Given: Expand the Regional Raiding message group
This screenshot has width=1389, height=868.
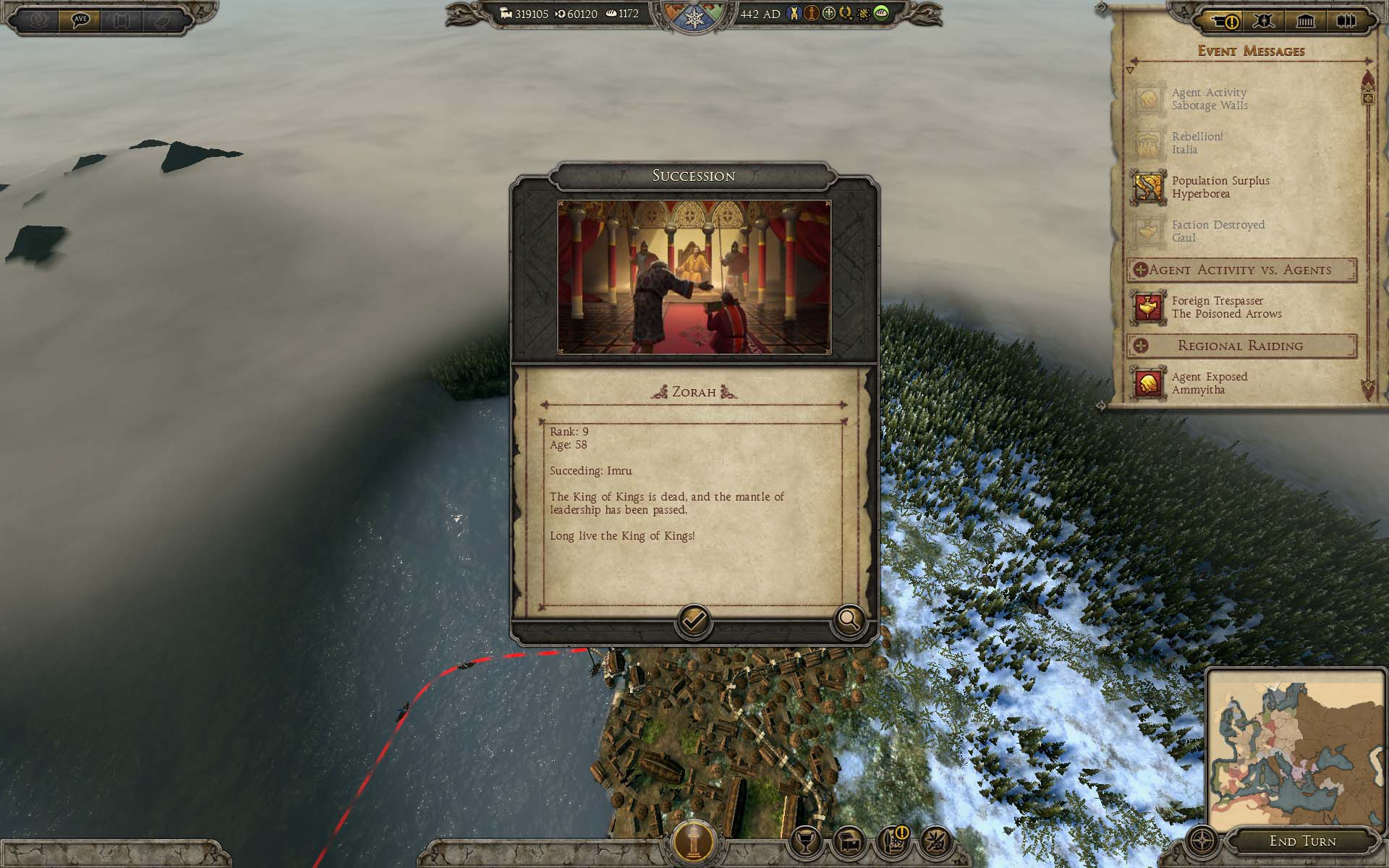Looking at the screenshot, I should click(x=1140, y=346).
